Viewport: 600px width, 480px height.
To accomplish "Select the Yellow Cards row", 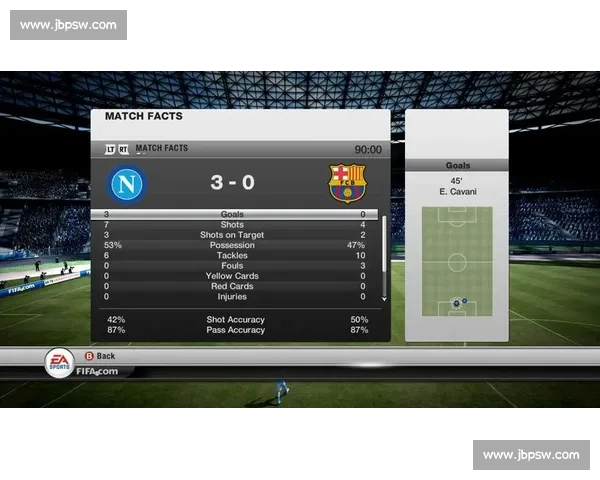I will tap(232, 276).
